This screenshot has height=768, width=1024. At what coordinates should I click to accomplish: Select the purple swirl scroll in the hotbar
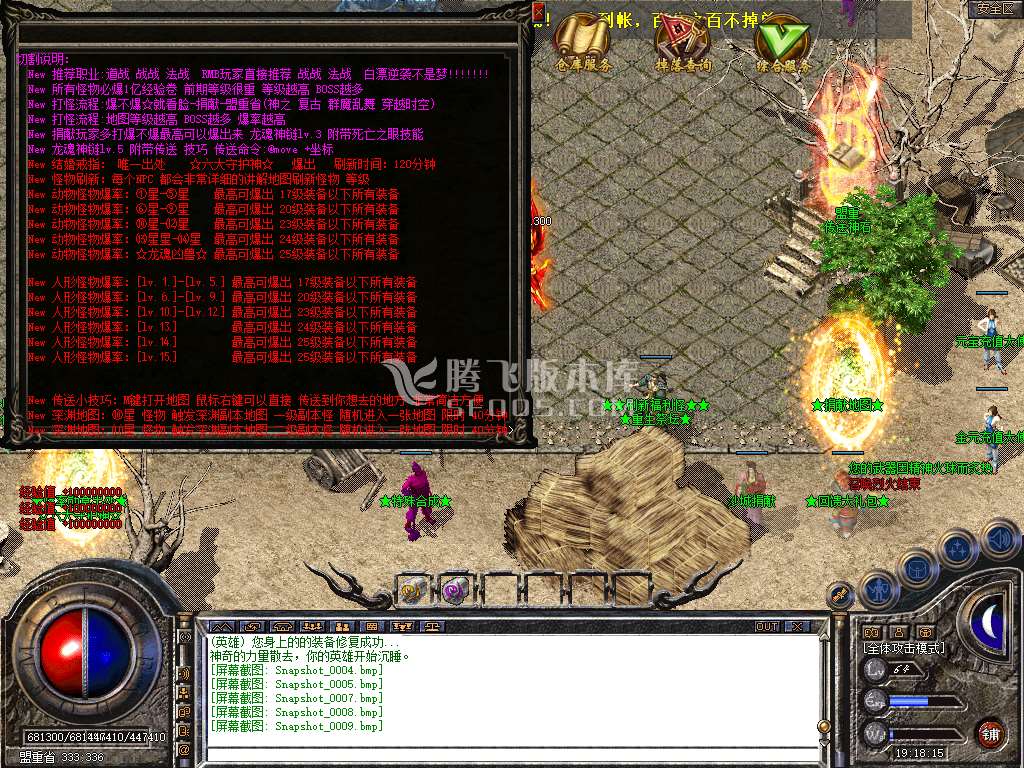click(455, 591)
